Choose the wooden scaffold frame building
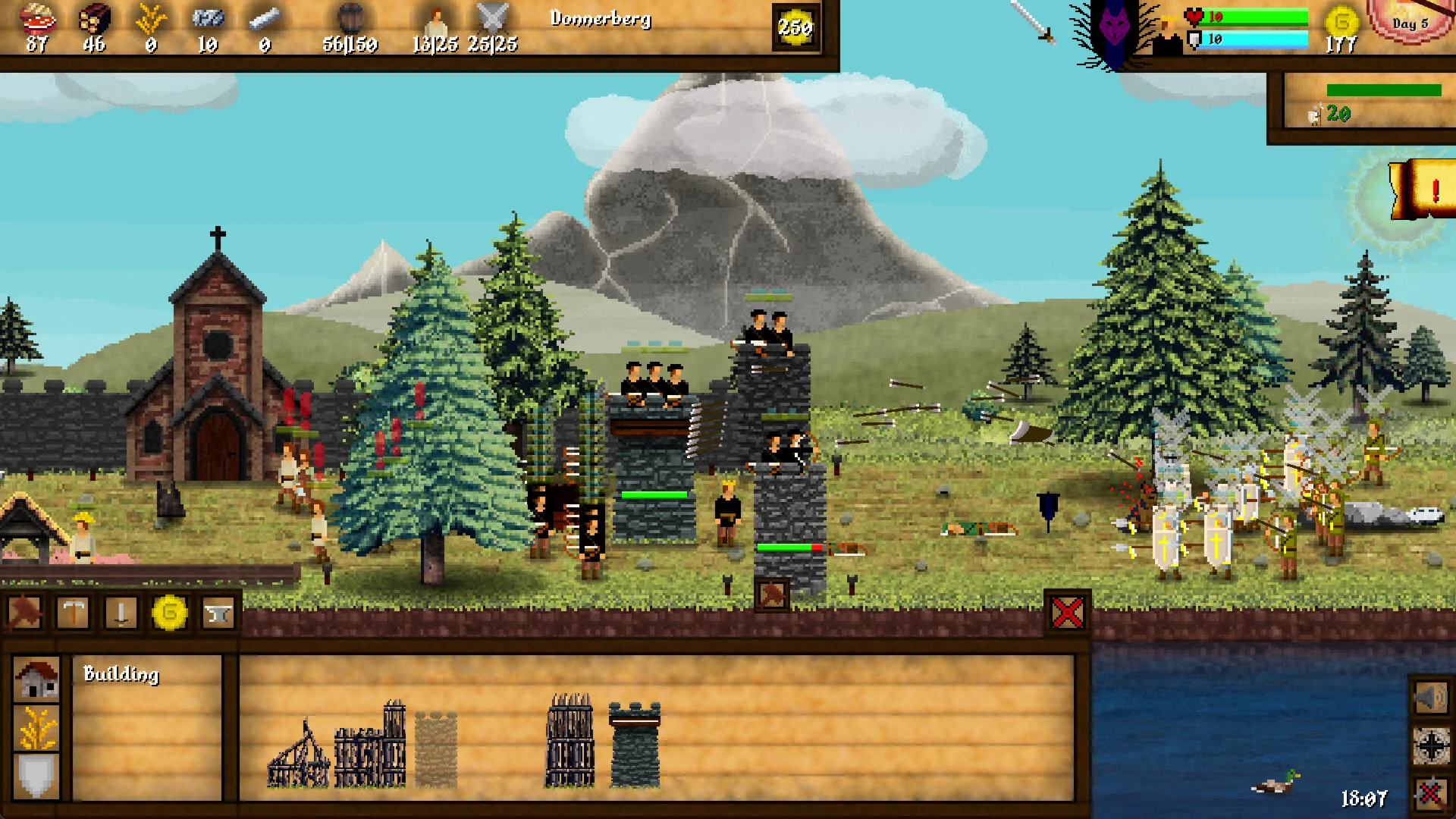Screen dimensions: 1456x819 tap(298, 755)
